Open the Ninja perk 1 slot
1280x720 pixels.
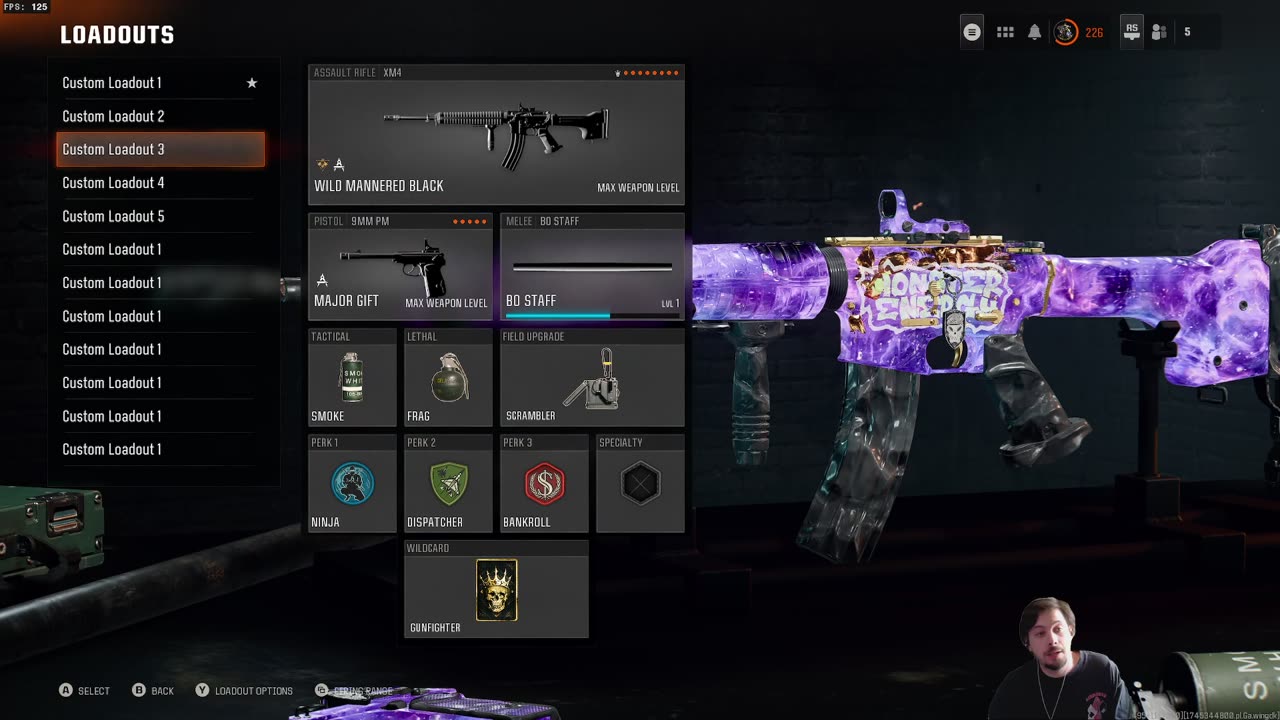pyautogui.click(x=352, y=484)
